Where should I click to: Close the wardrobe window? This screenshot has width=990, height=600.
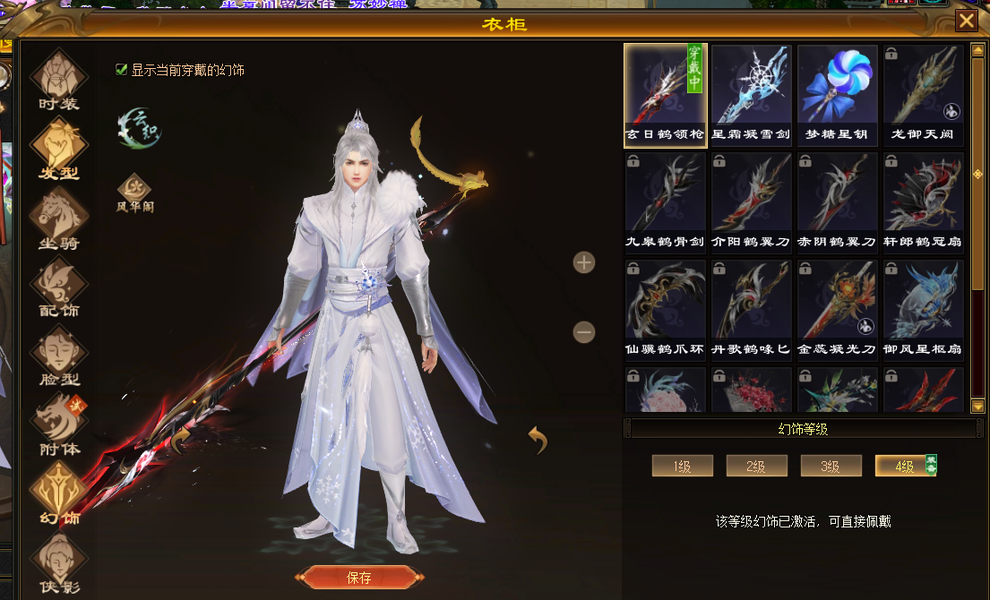(x=966, y=21)
